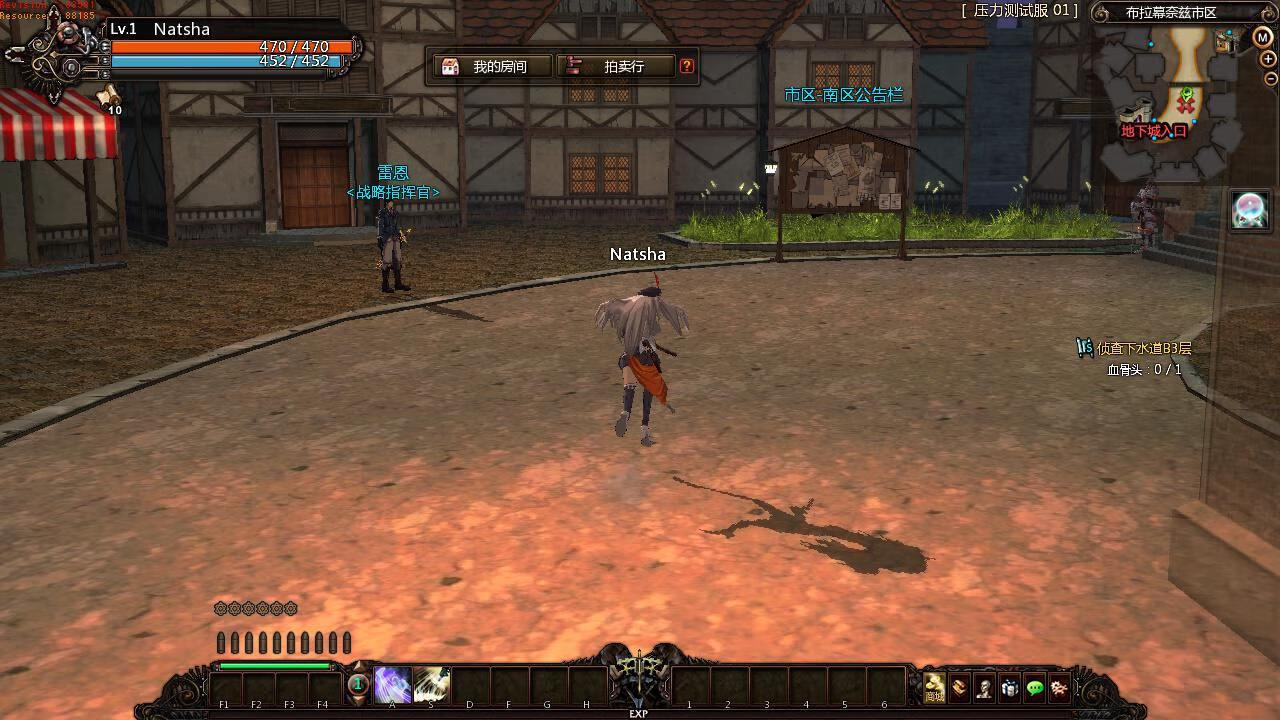Open the blue gift box icon
Viewport: 1280px width, 720px height.
click(x=1010, y=688)
